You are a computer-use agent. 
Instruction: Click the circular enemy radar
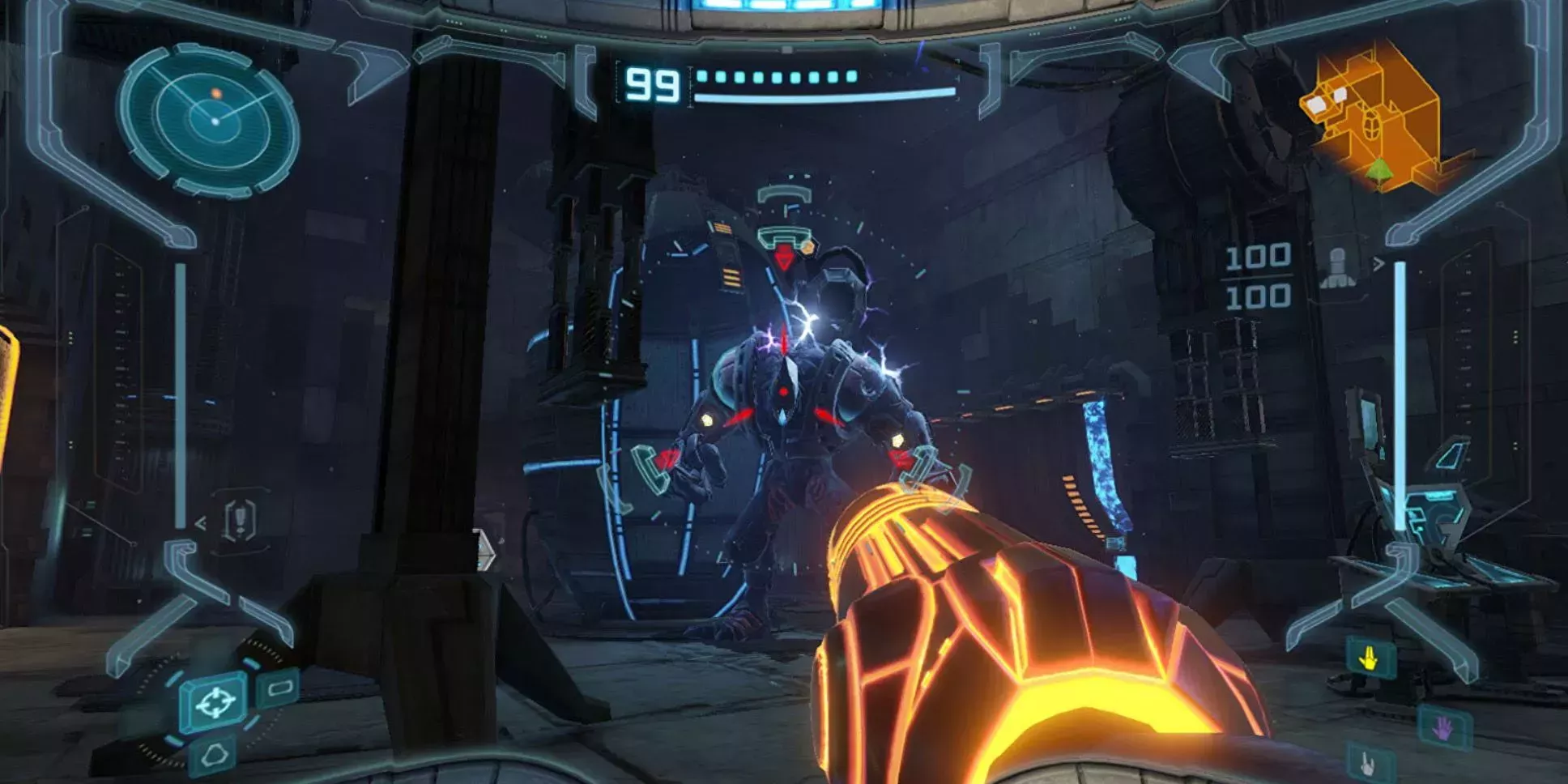tap(211, 121)
